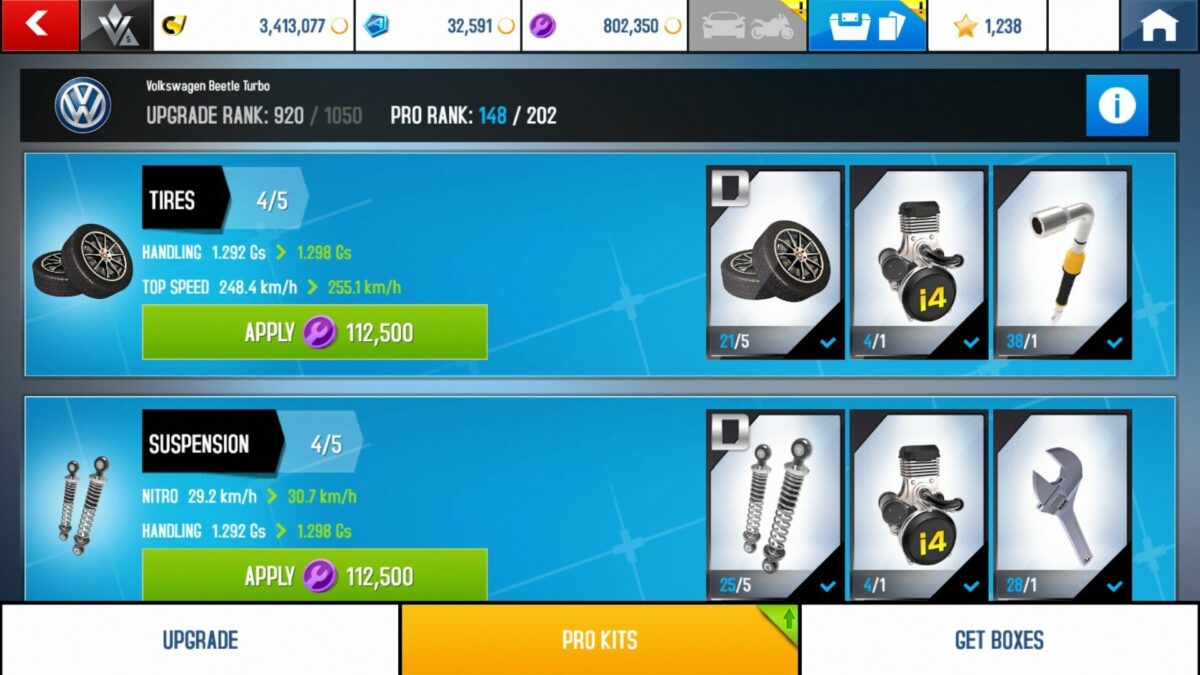Open the credits currency balance

tap(254, 25)
